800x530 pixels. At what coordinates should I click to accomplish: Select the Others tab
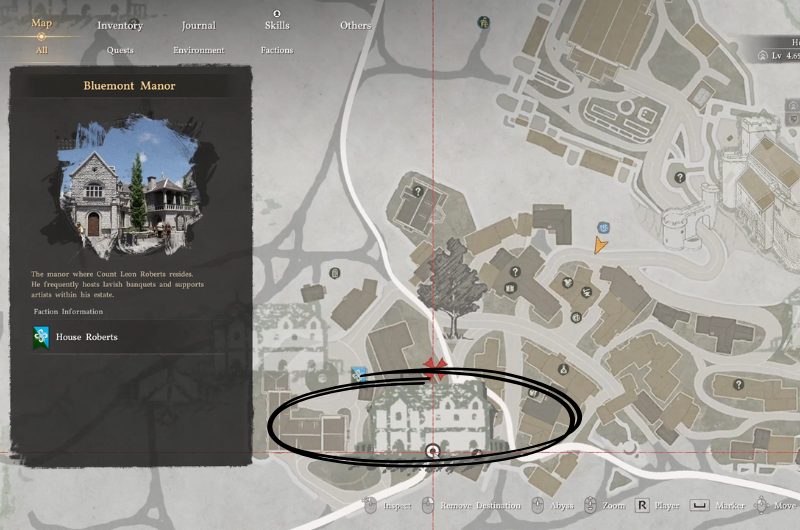point(355,25)
